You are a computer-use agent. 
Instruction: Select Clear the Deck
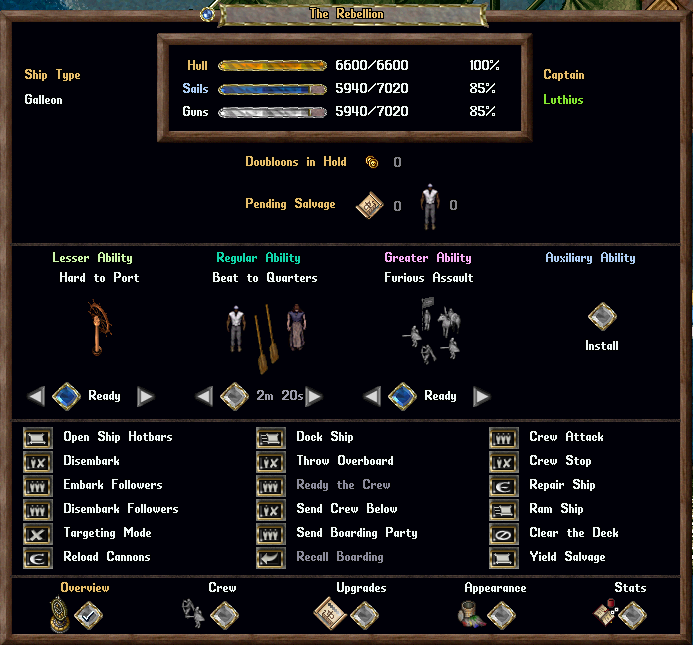point(504,533)
